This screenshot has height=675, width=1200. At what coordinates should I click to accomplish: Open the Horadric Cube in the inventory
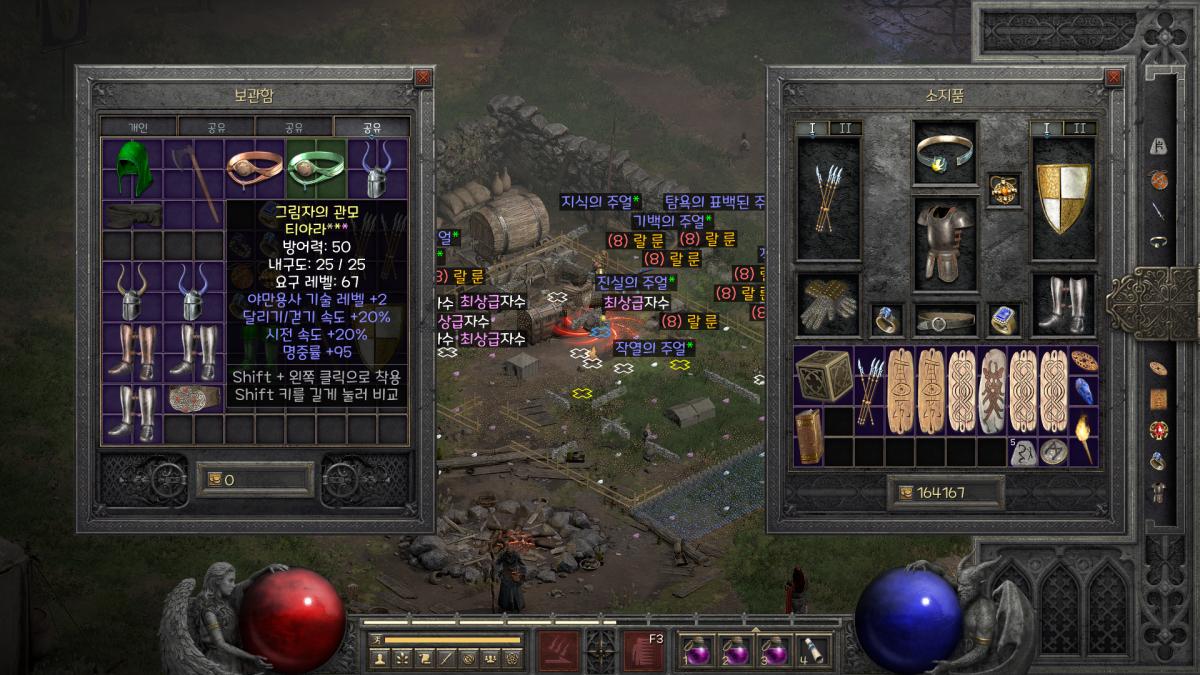pos(824,374)
